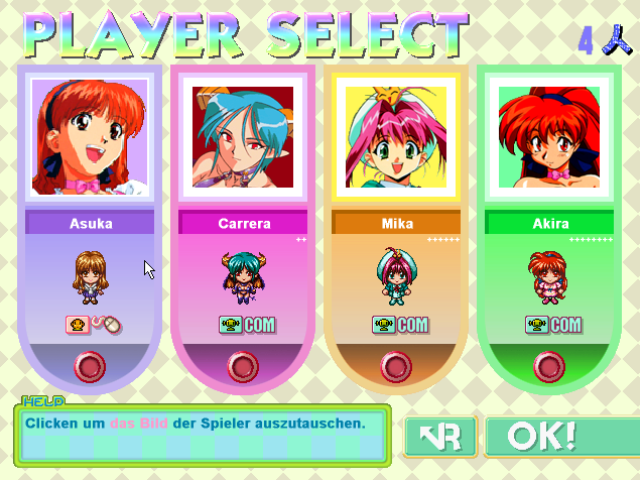The width and height of the screenshot is (640, 480).
Task: Change Asuka's portrait picture
Action: click(90, 137)
